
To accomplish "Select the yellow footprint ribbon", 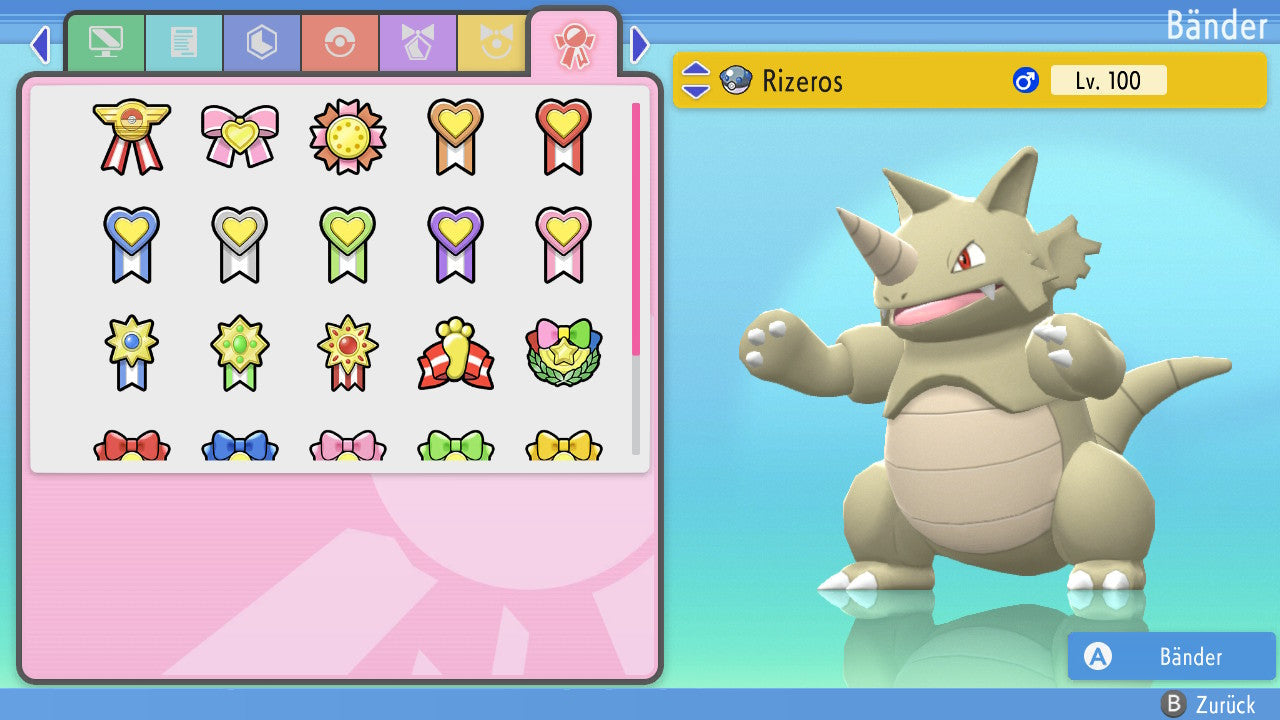I will [456, 354].
